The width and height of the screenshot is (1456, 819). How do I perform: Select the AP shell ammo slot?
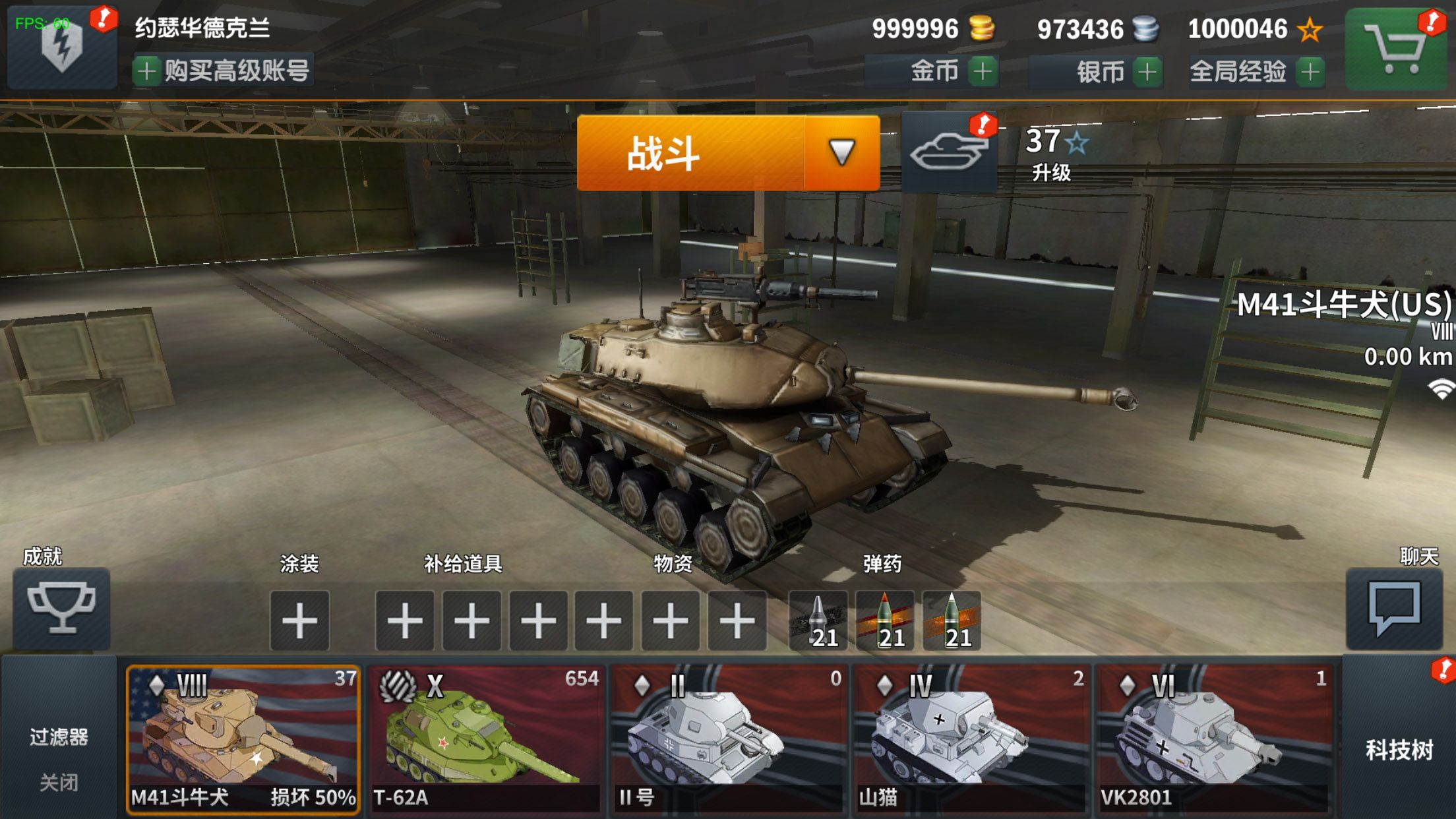(x=818, y=620)
